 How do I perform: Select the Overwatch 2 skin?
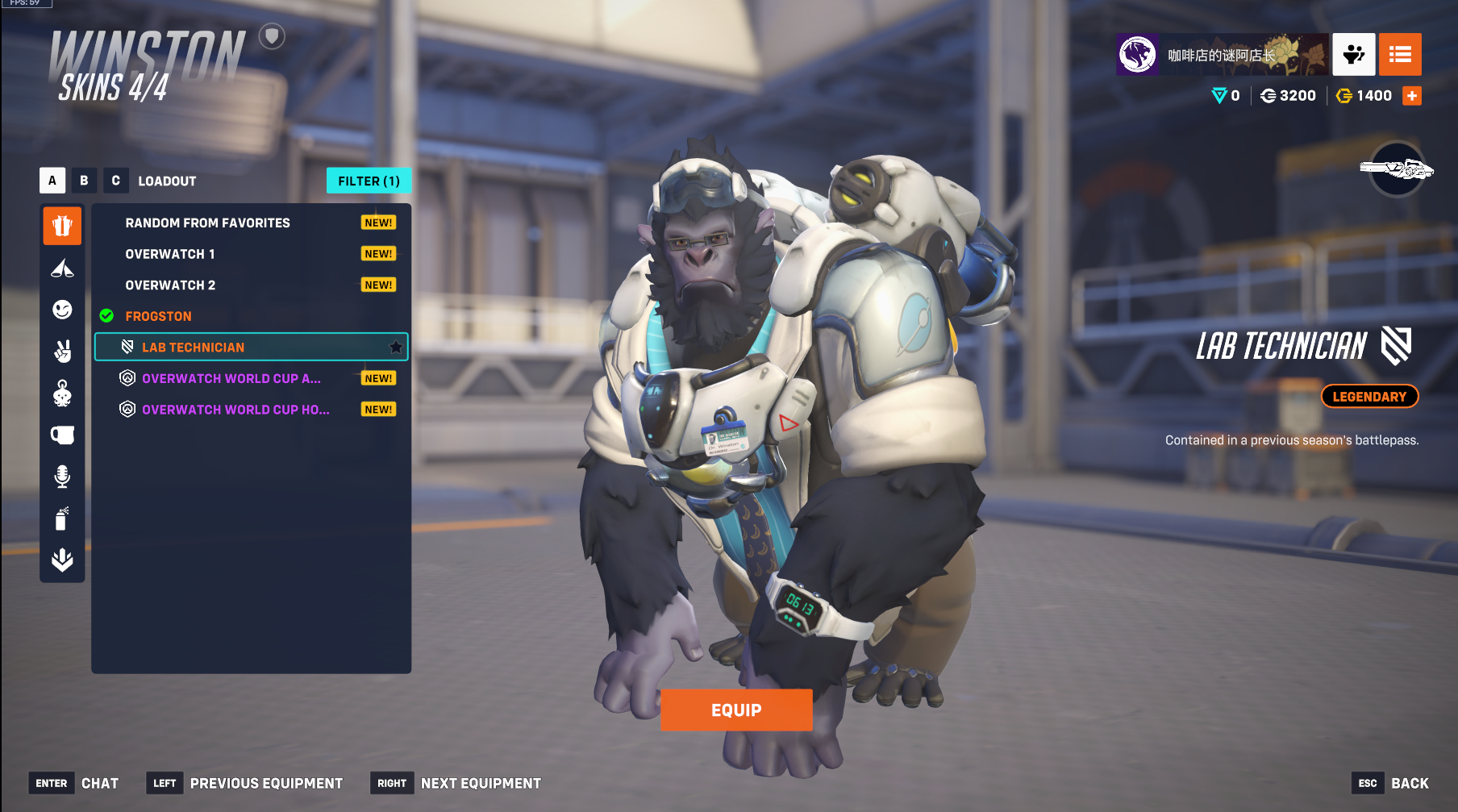click(x=170, y=285)
